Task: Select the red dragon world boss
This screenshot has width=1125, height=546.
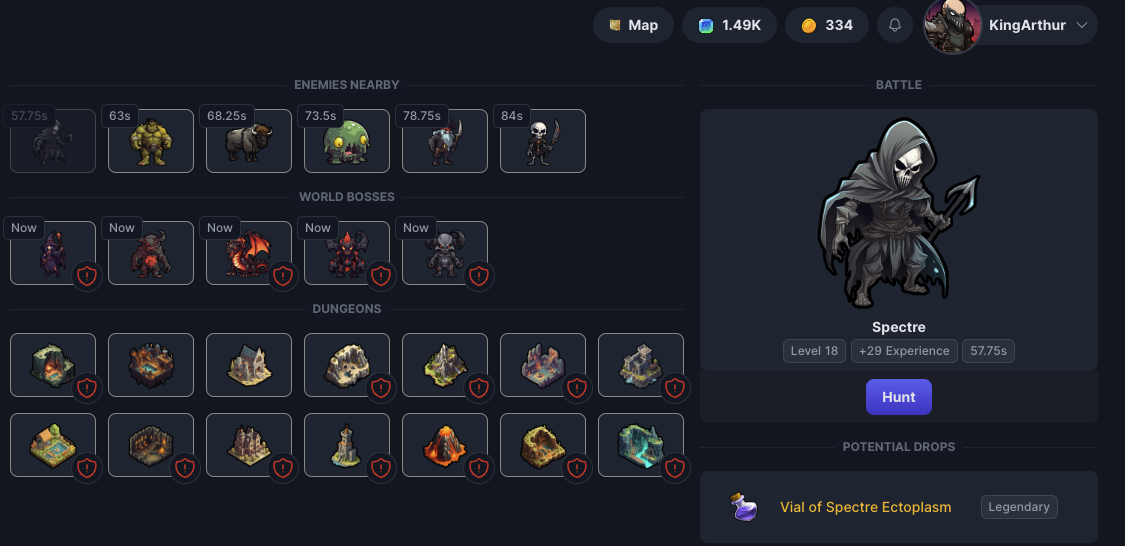Action: pos(249,253)
